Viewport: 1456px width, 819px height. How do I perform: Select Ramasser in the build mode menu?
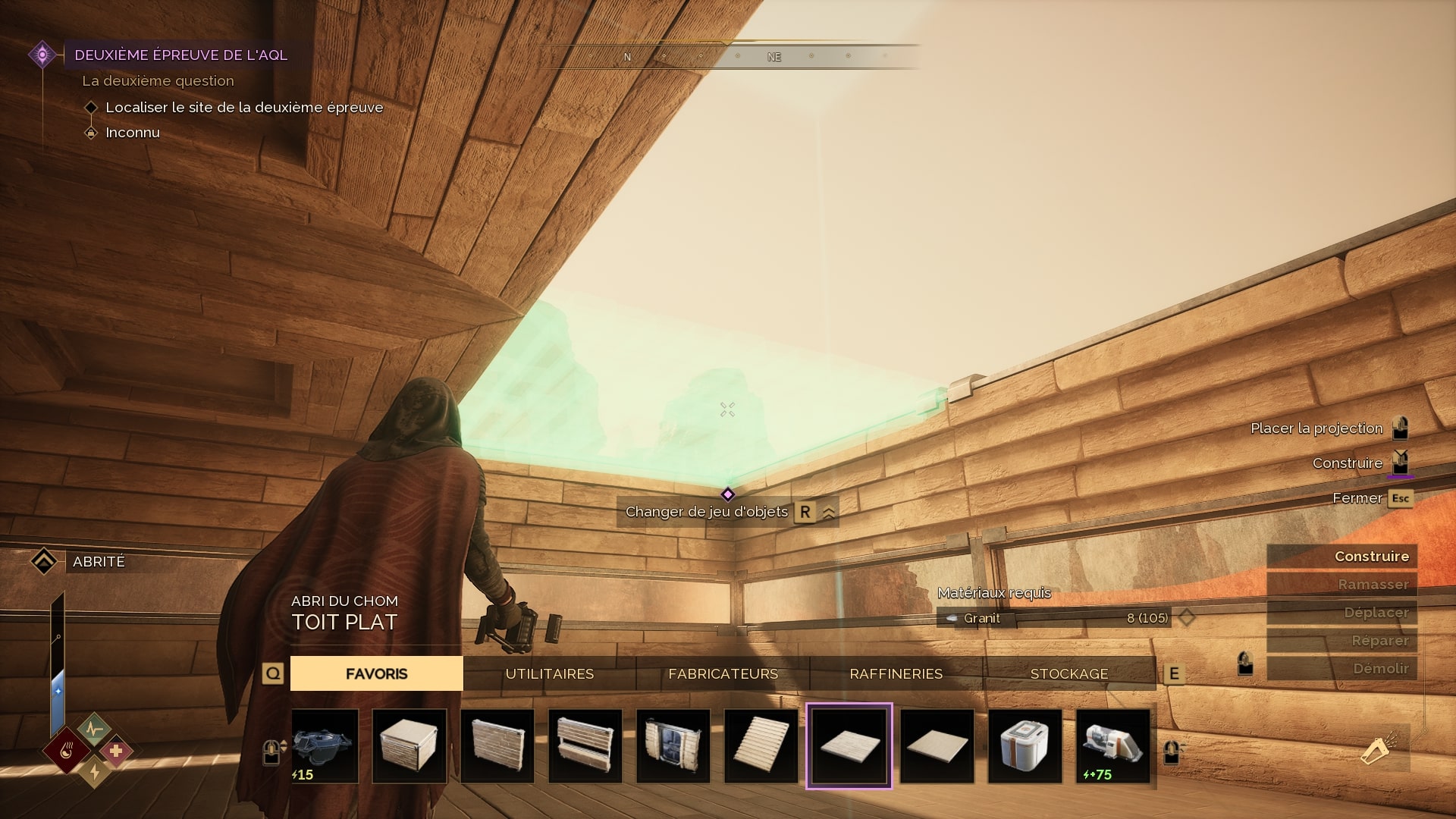coord(1341,585)
